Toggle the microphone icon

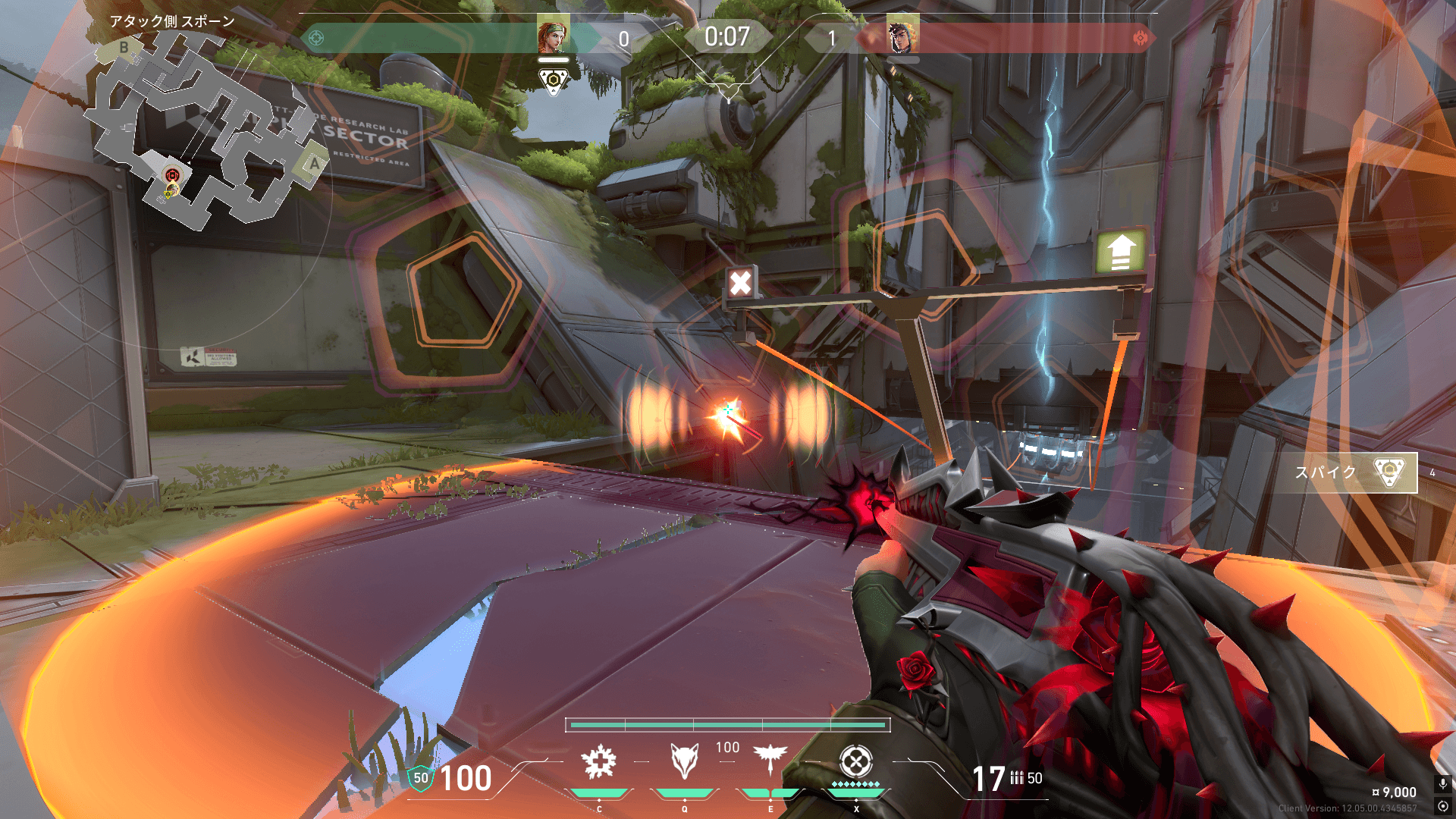pos(1443,783)
